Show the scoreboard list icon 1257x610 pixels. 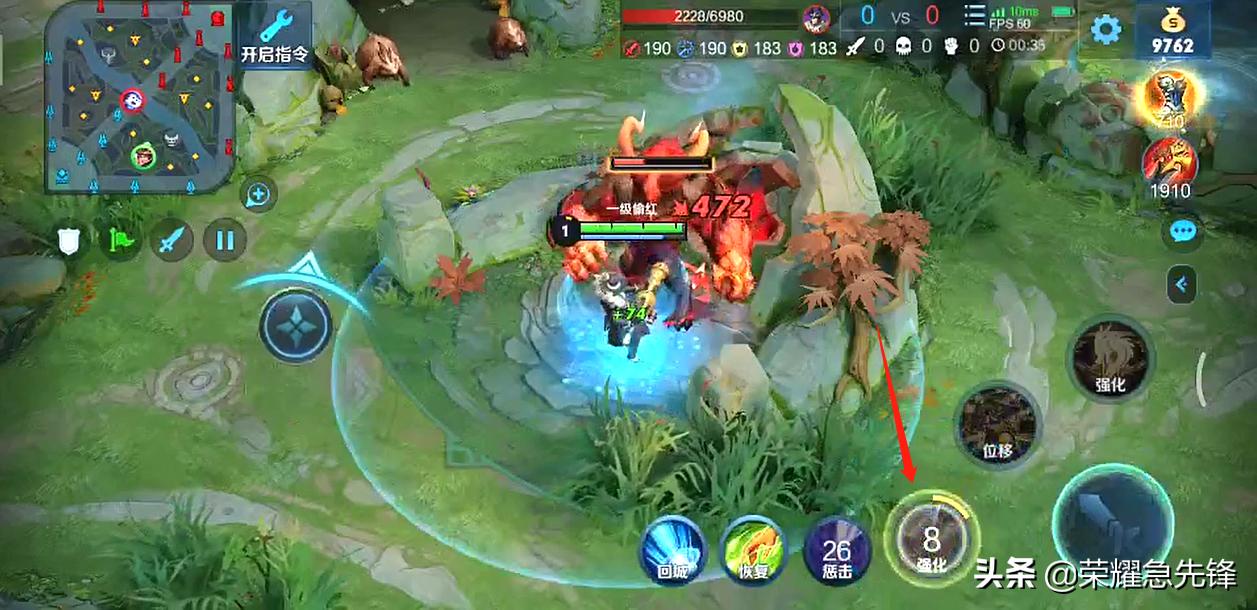(974, 16)
